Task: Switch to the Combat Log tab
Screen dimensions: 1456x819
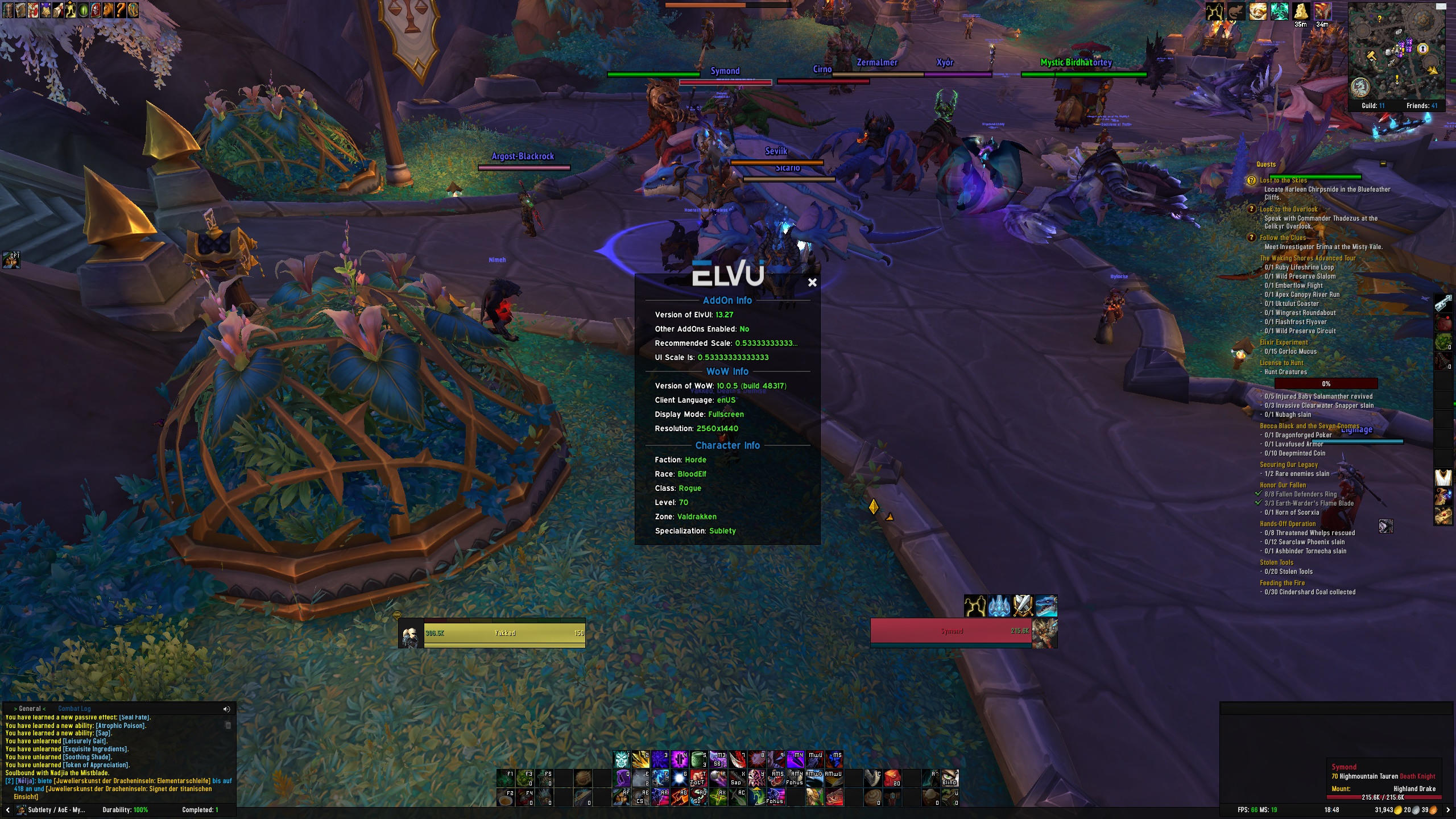Action: pyautogui.click(x=75, y=709)
